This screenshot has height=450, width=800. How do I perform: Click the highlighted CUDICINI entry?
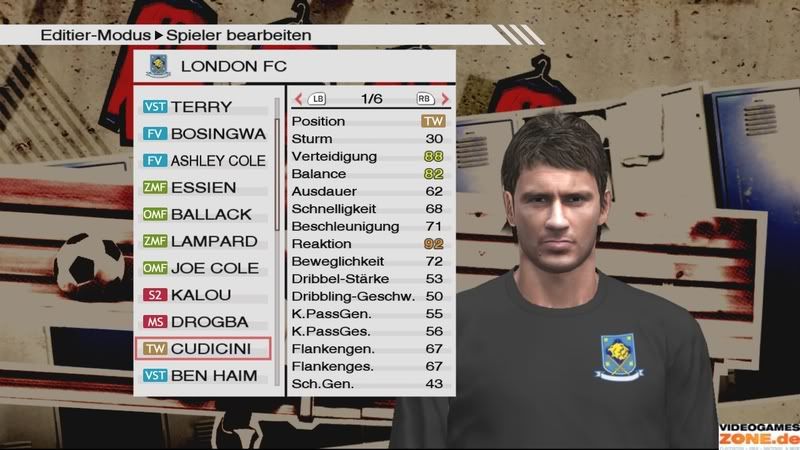[205, 349]
